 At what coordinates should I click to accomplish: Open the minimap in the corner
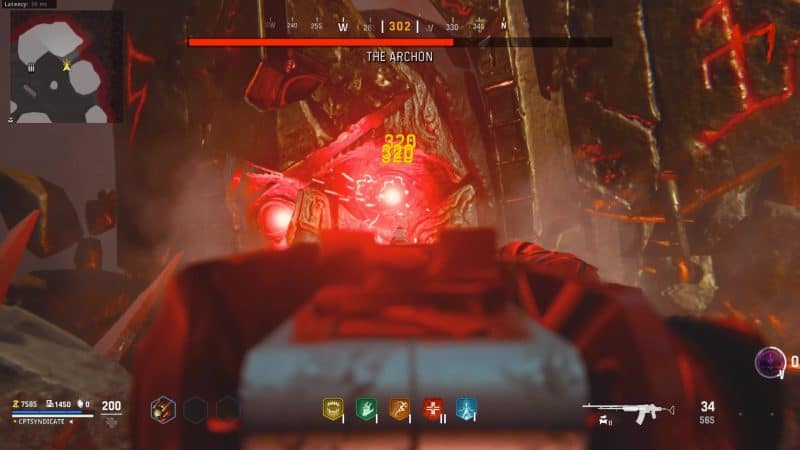[x=66, y=67]
